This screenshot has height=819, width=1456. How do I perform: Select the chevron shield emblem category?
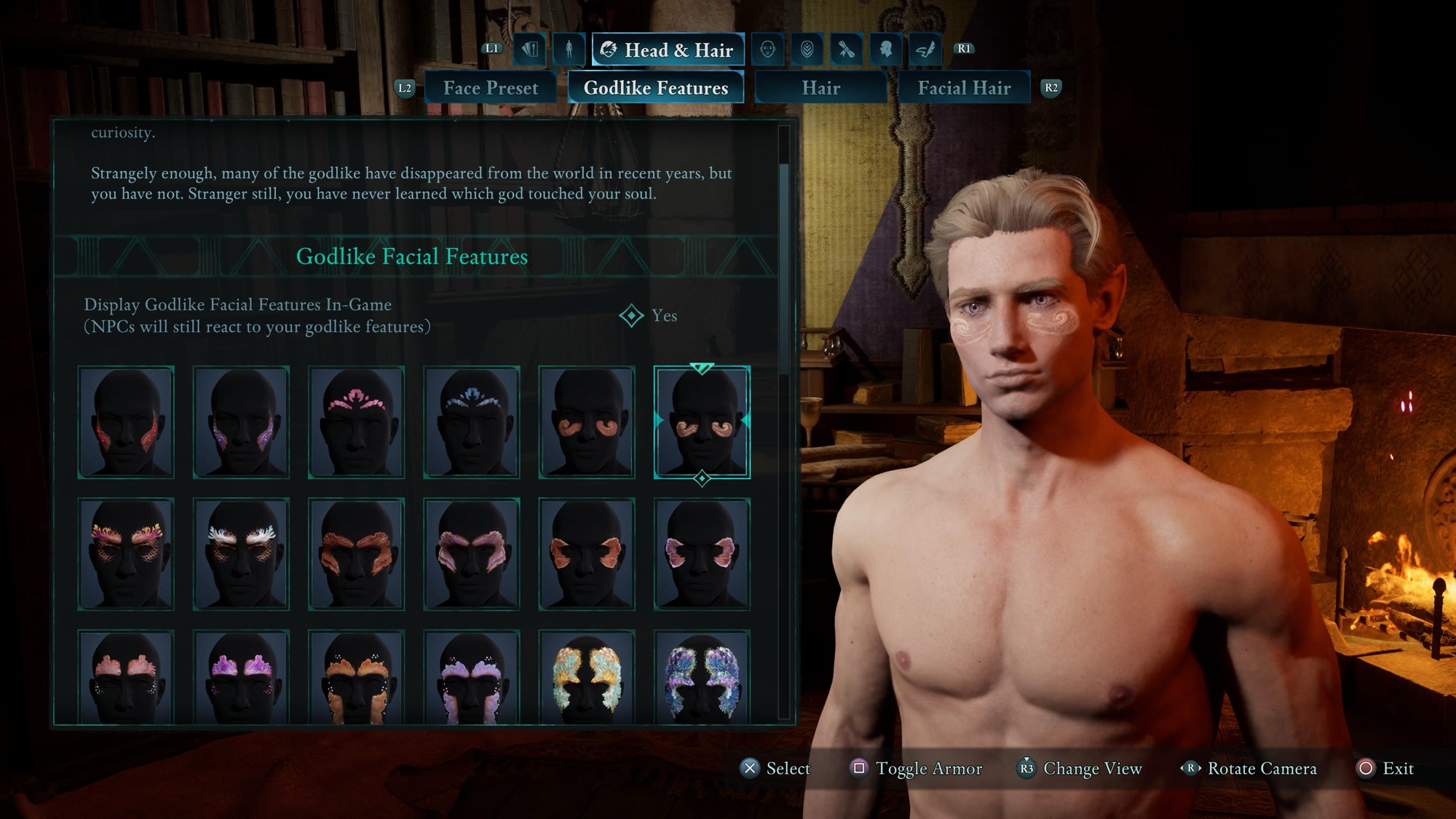click(x=807, y=50)
